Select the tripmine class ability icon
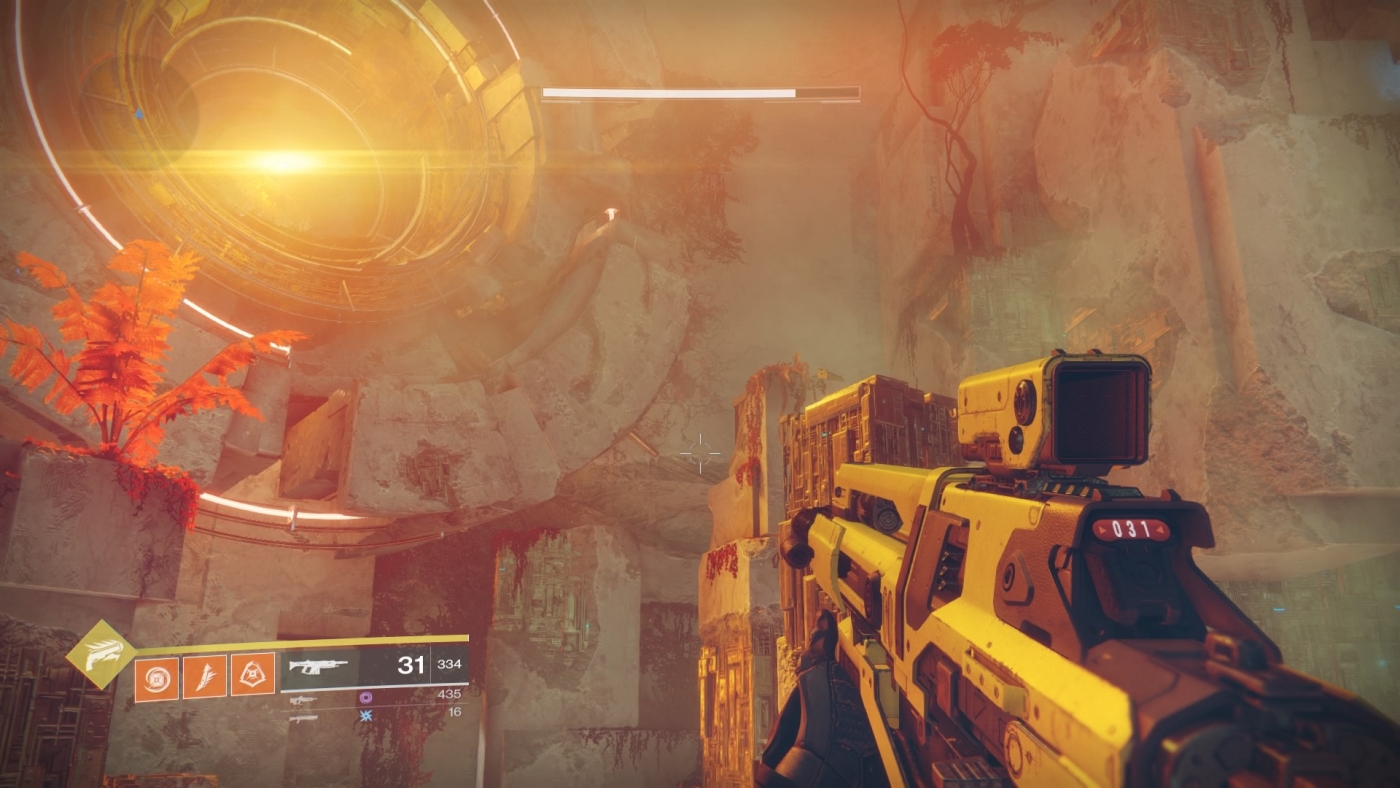Viewport: 1400px width, 788px height. [252, 675]
